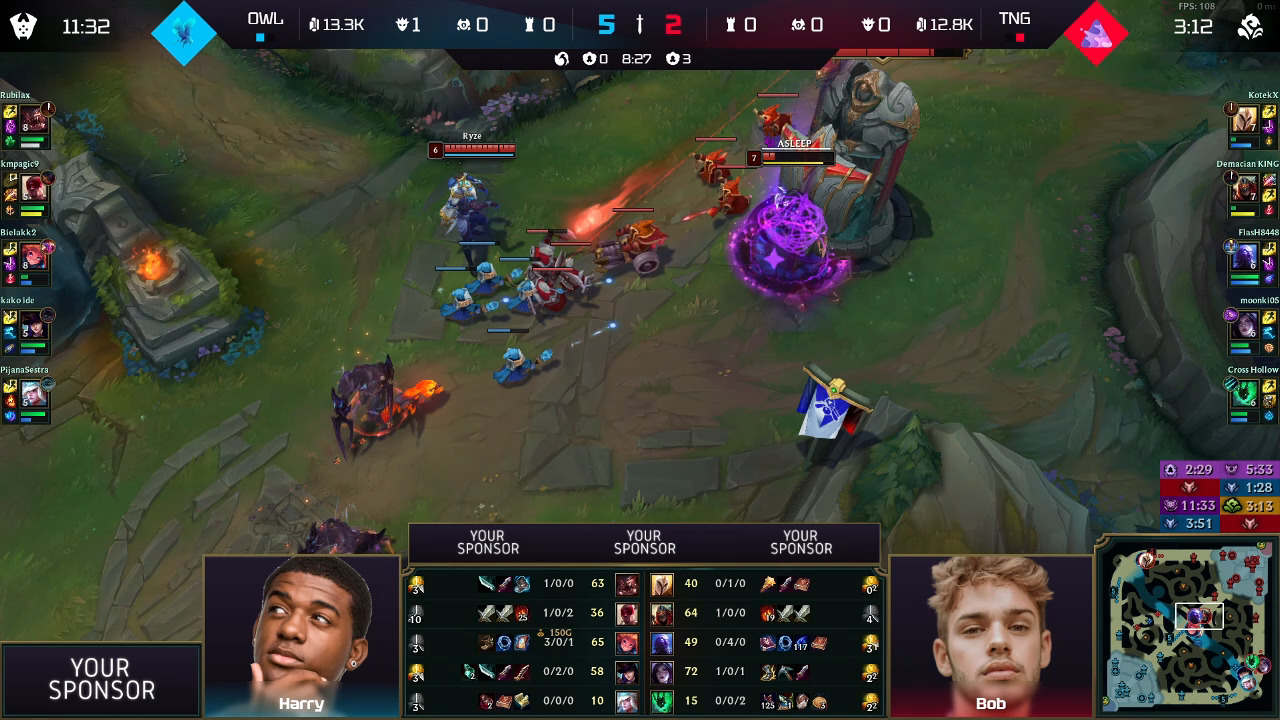Toggle the camera view box on the minimap
The width and height of the screenshot is (1280, 720).
coord(1198,618)
